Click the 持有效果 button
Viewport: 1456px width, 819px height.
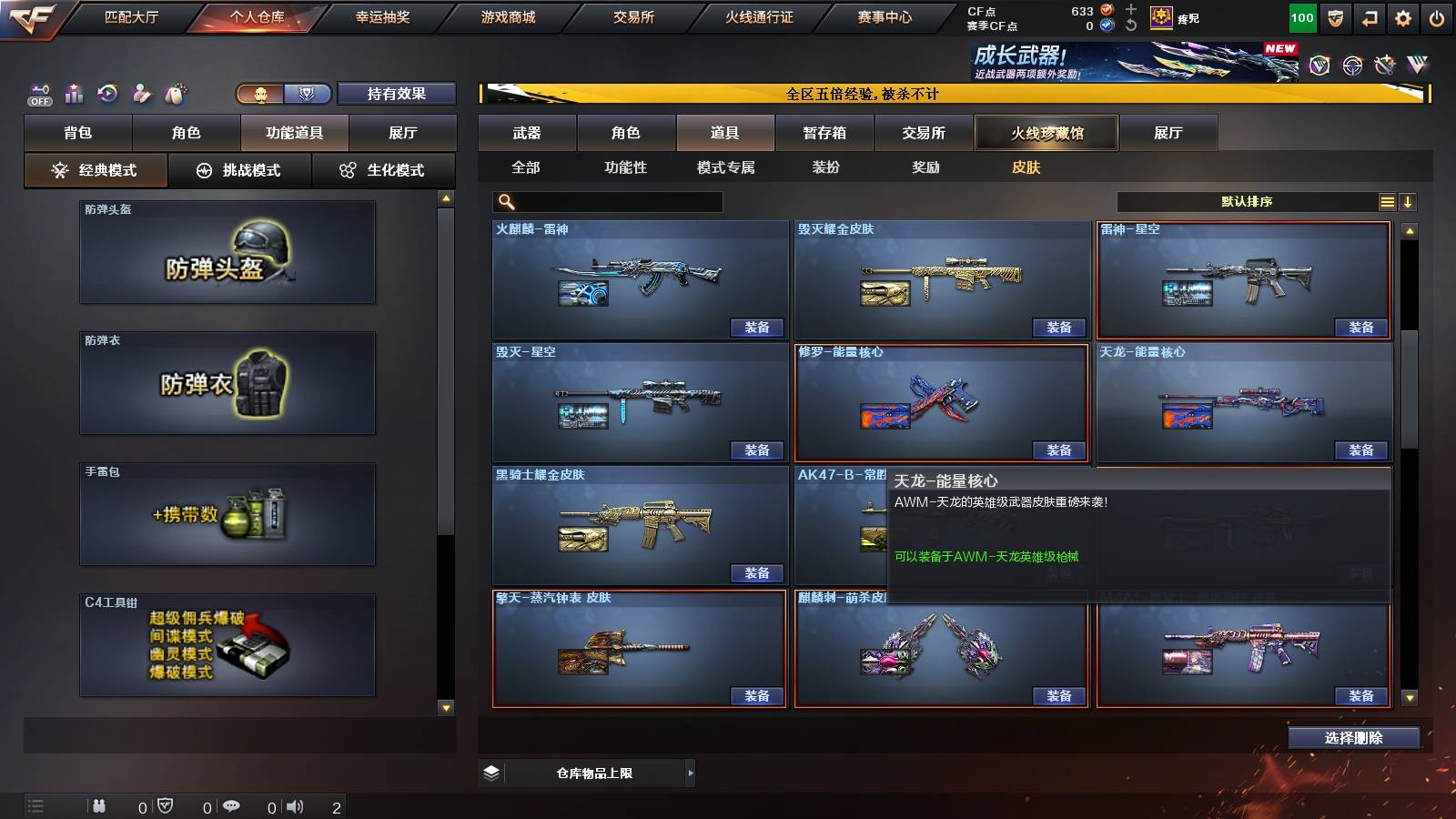coord(398,94)
